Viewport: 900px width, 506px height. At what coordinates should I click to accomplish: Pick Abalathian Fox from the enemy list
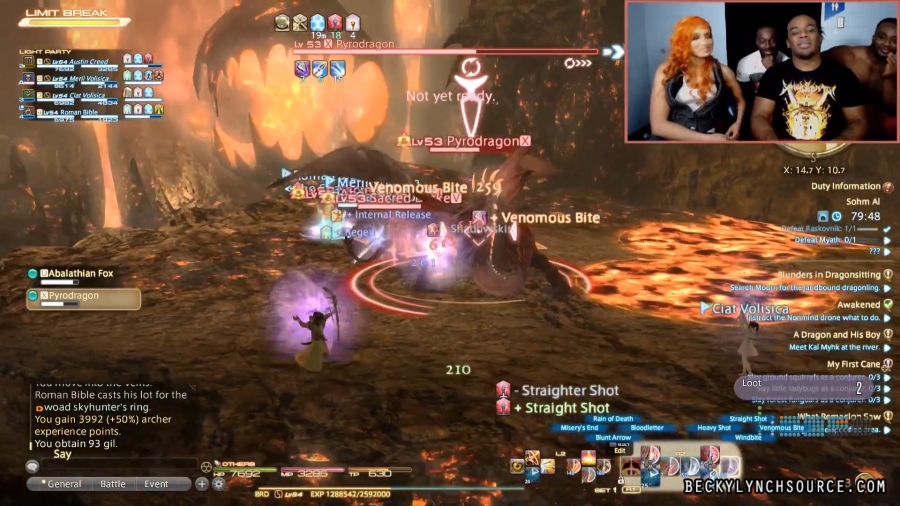coord(80,273)
